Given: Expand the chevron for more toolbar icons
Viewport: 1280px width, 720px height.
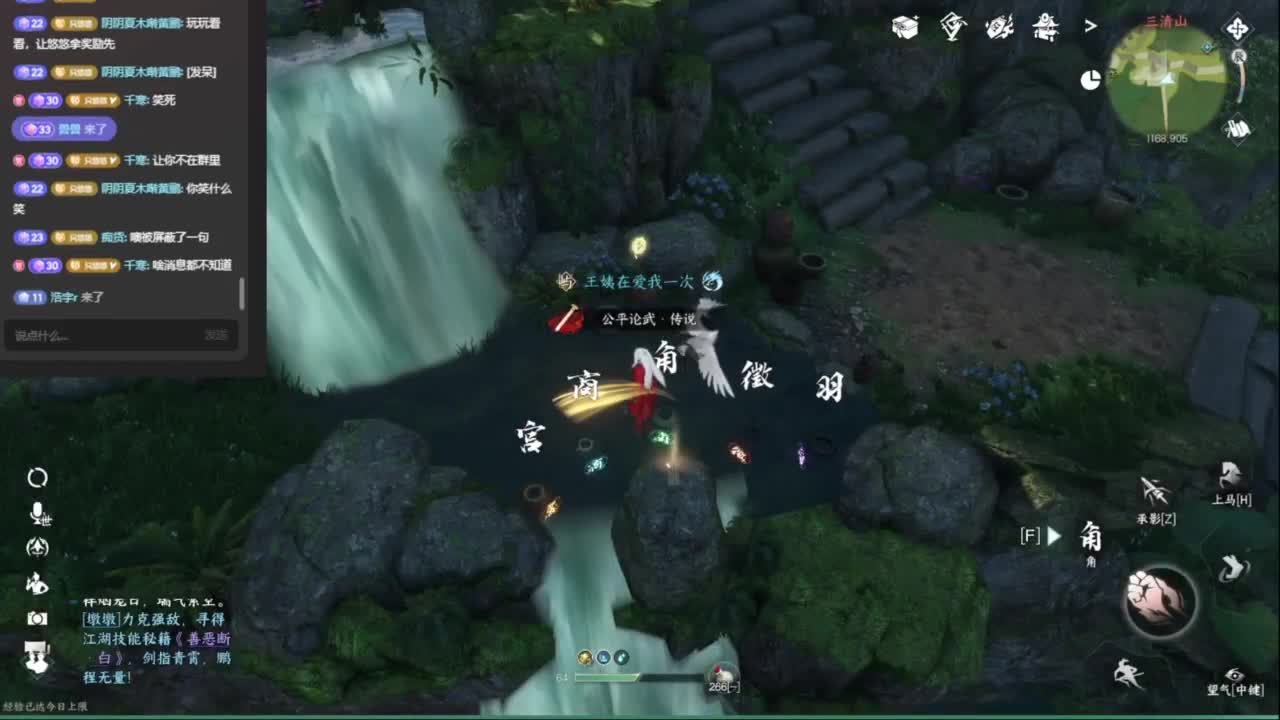Looking at the screenshot, I should [1089, 26].
